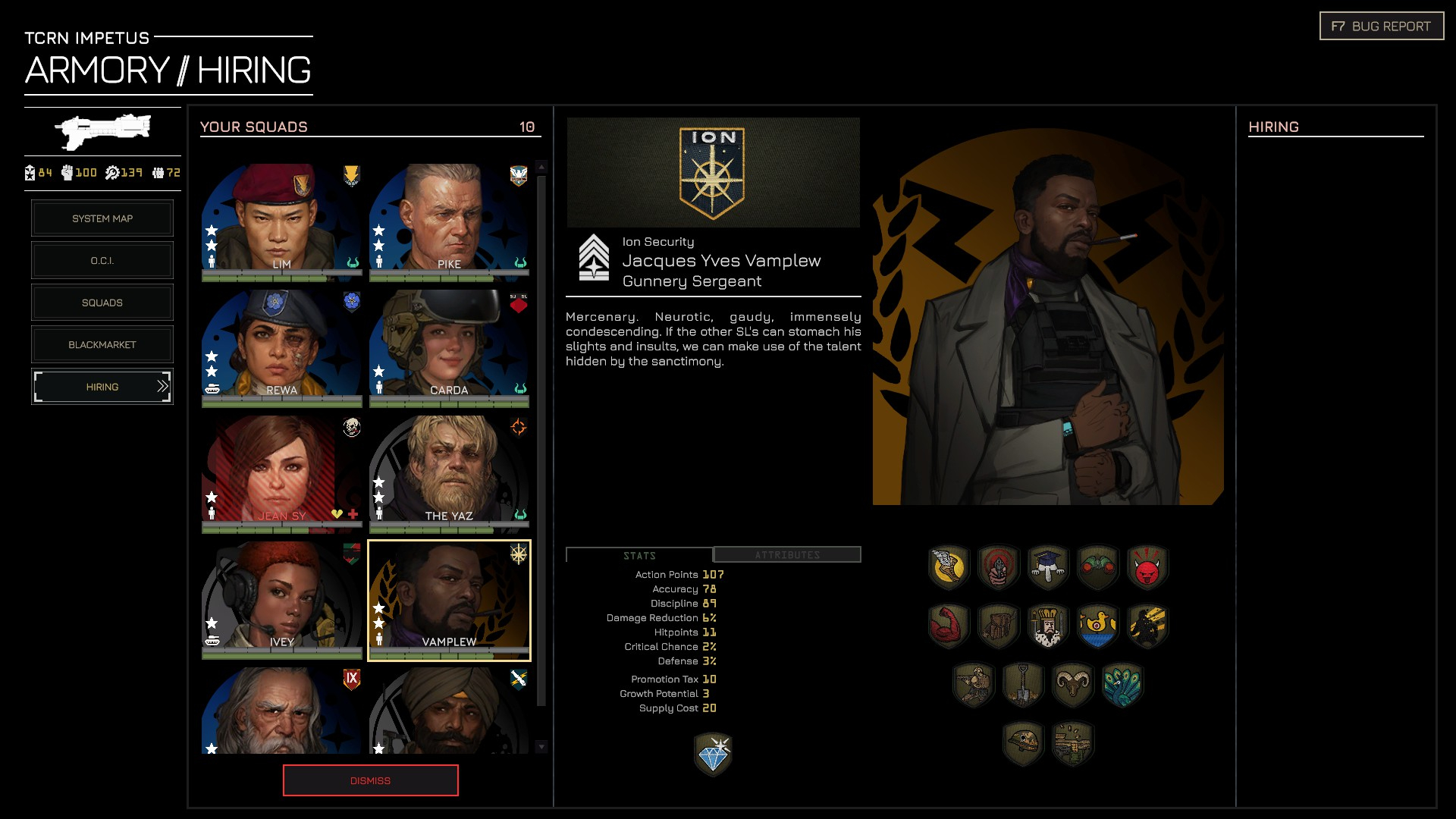Open the F7 Bug Report button

click(1381, 27)
